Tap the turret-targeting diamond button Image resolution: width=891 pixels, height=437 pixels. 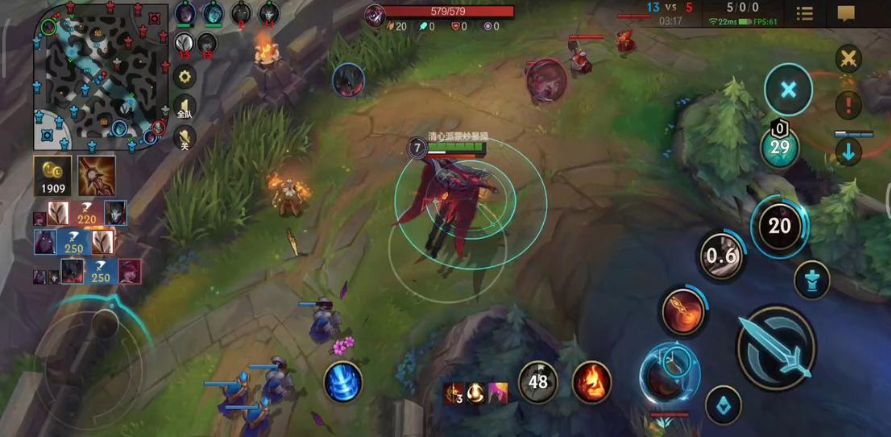[722, 406]
